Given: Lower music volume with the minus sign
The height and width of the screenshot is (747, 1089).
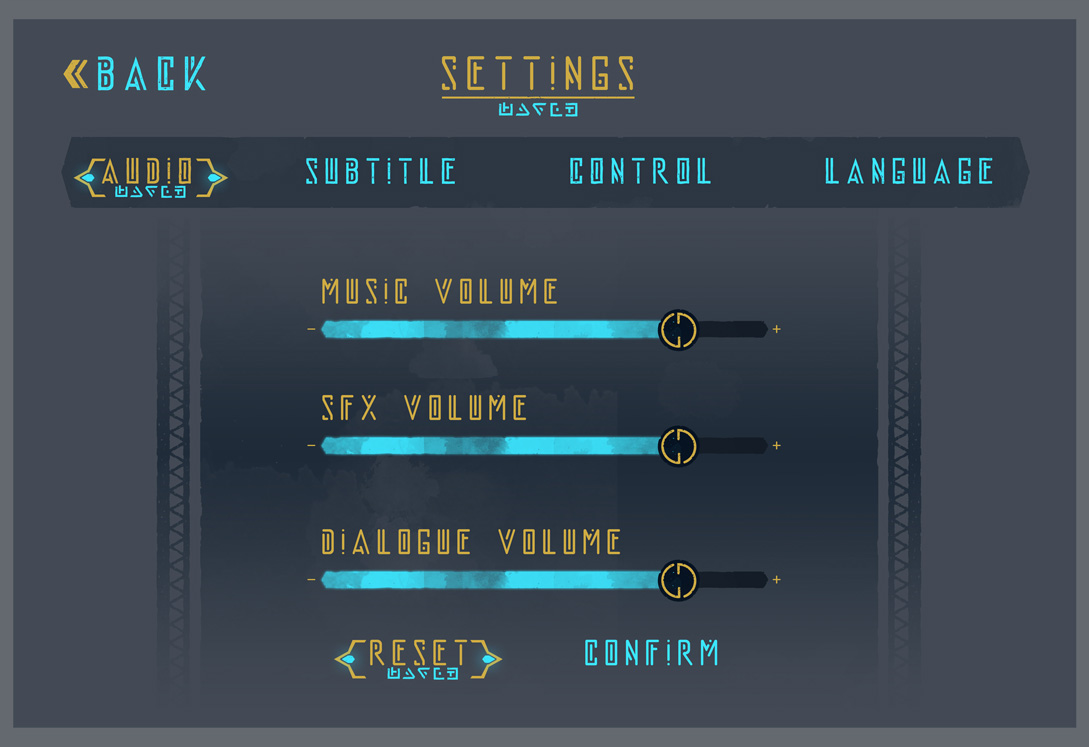Looking at the screenshot, I should click(311, 329).
